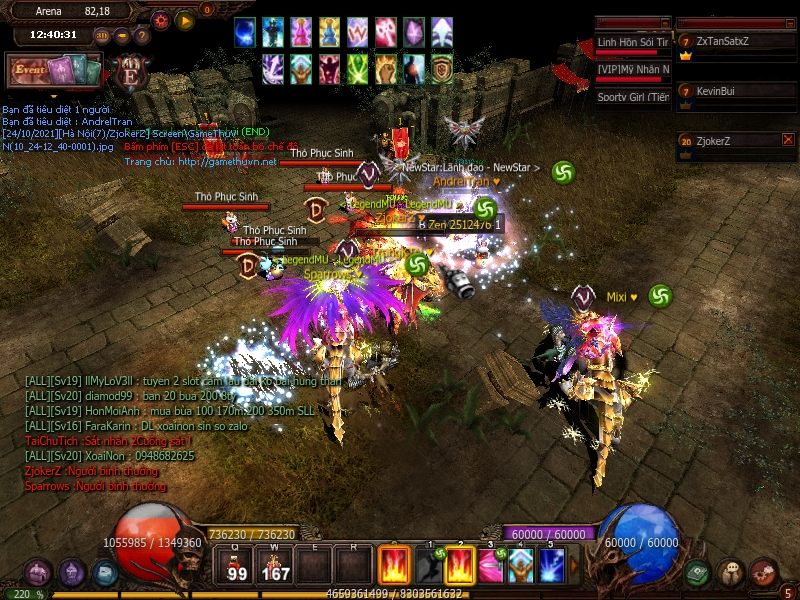Select the pink slash skill in slot 3
Viewport: 800px width, 600px height.
coord(489,566)
